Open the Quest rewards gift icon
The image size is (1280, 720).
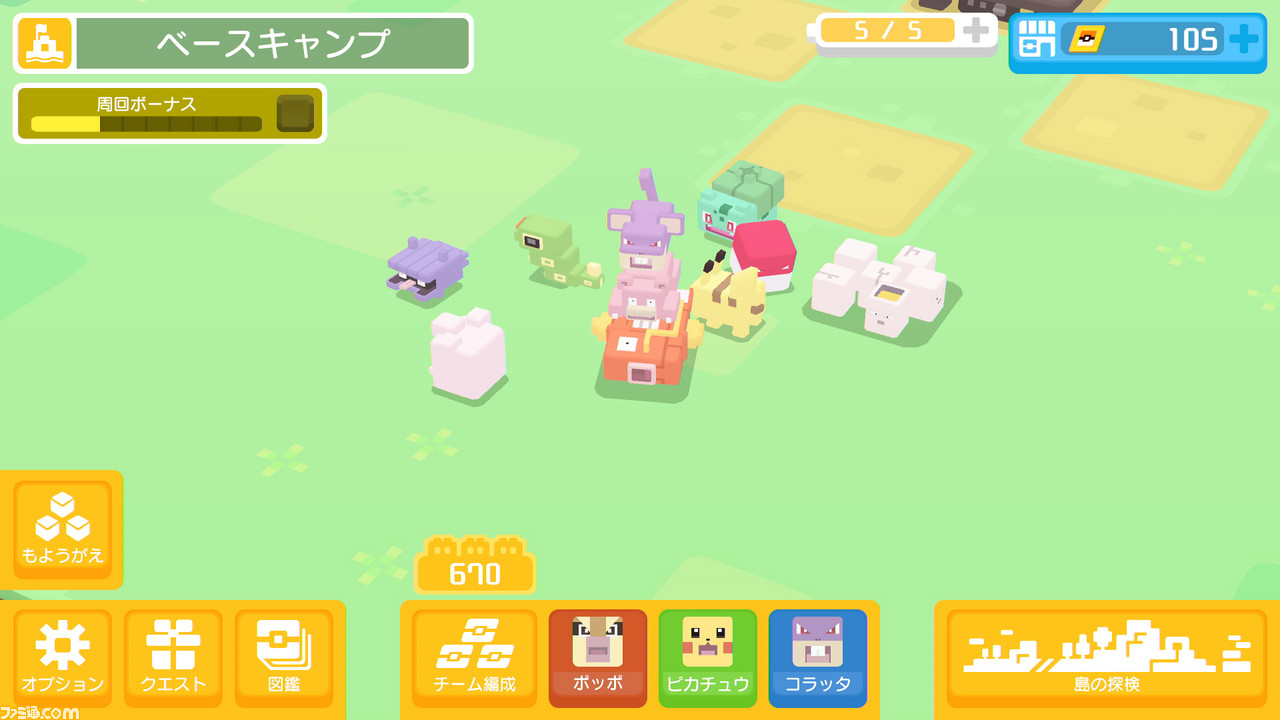coord(173,657)
